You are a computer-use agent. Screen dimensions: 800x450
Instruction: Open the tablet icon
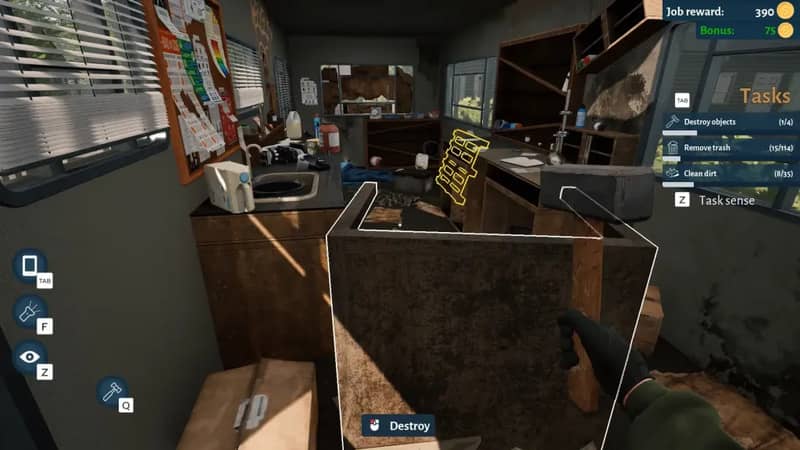(29, 266)
